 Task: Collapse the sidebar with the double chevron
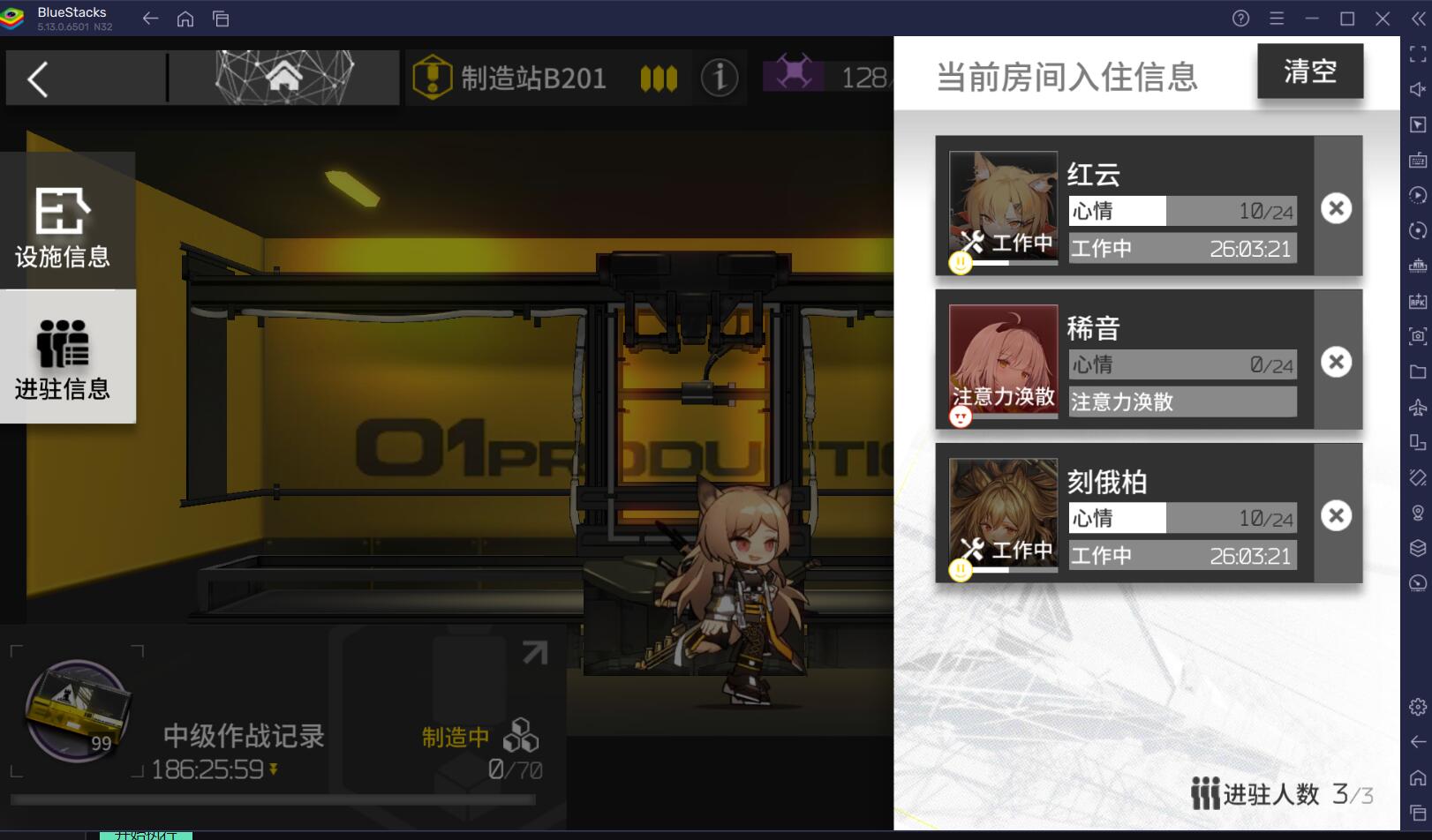pos(1418,18)
